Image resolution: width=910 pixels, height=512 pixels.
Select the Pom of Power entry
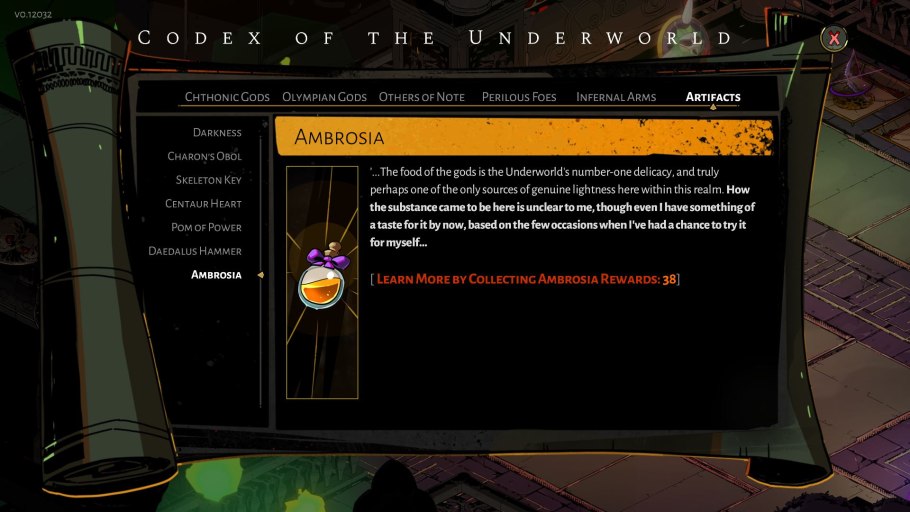pos(206,228)
